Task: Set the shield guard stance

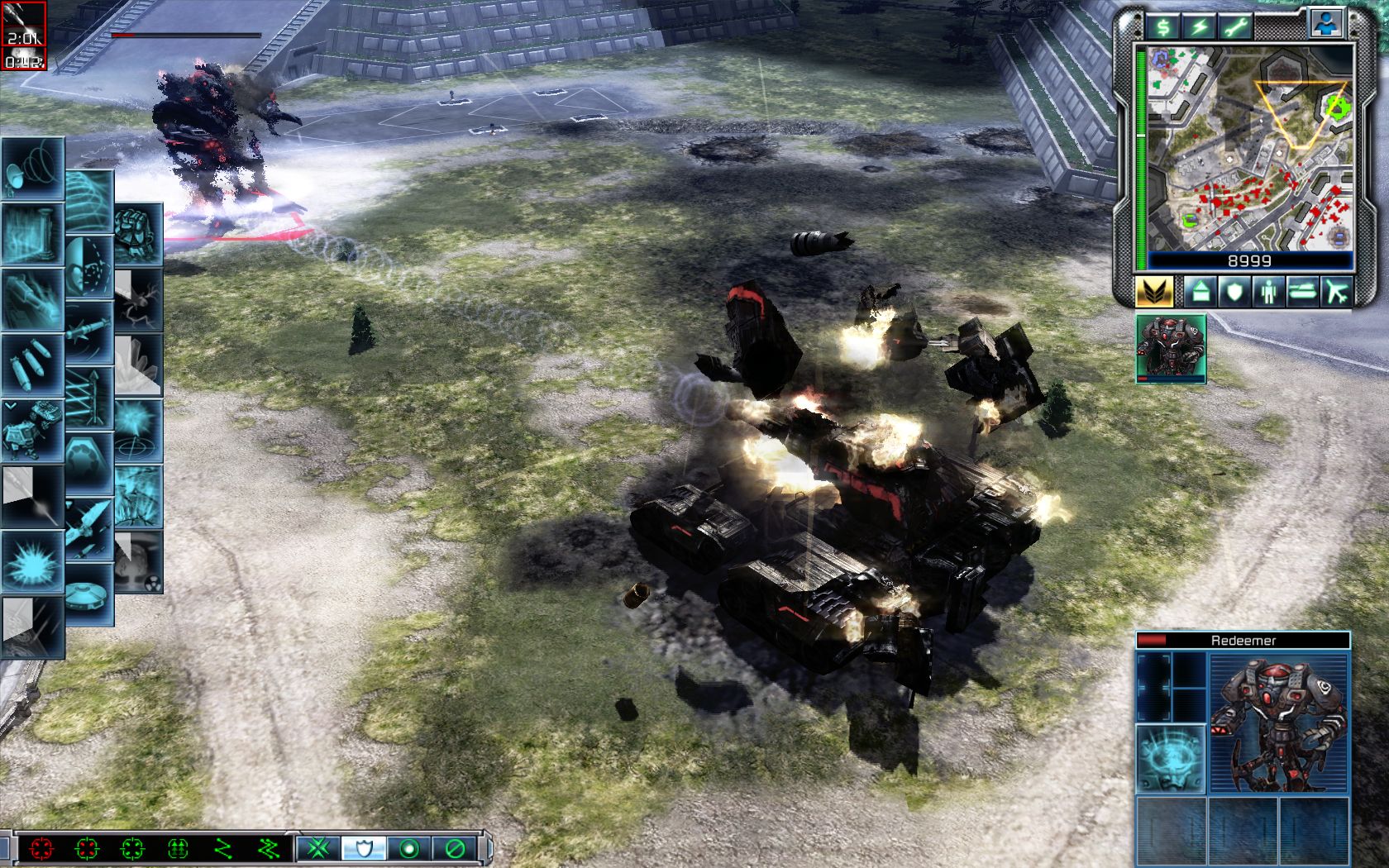Action: [363, 848]
